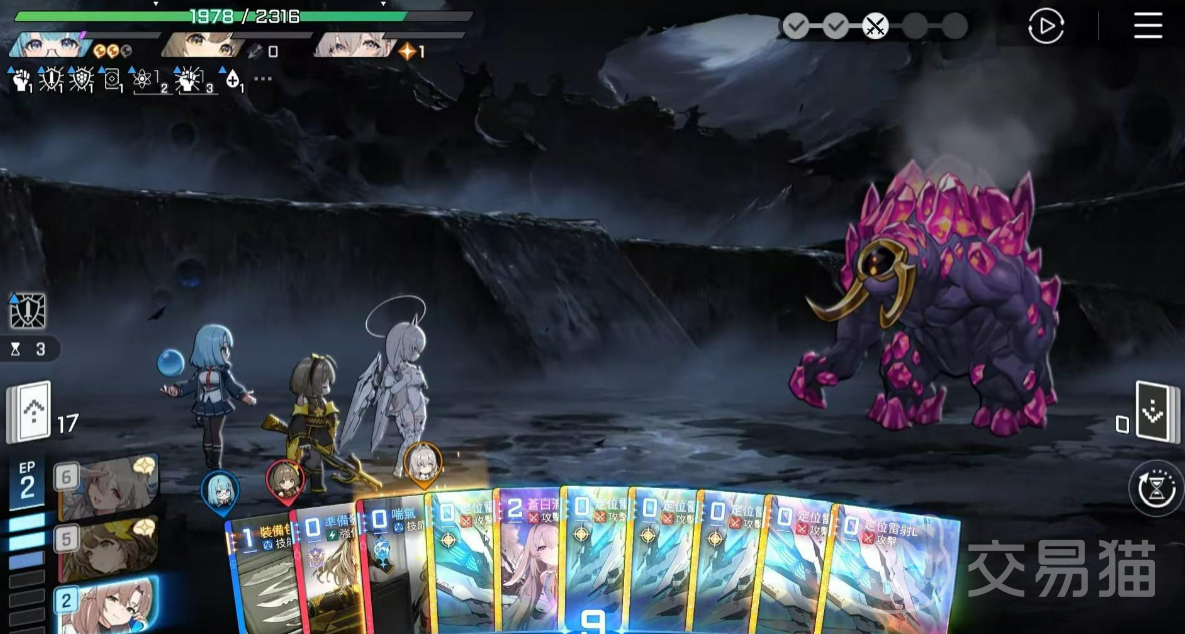
Task: Inspect the raised fist buff icon
Action: (x=21, y=80)
